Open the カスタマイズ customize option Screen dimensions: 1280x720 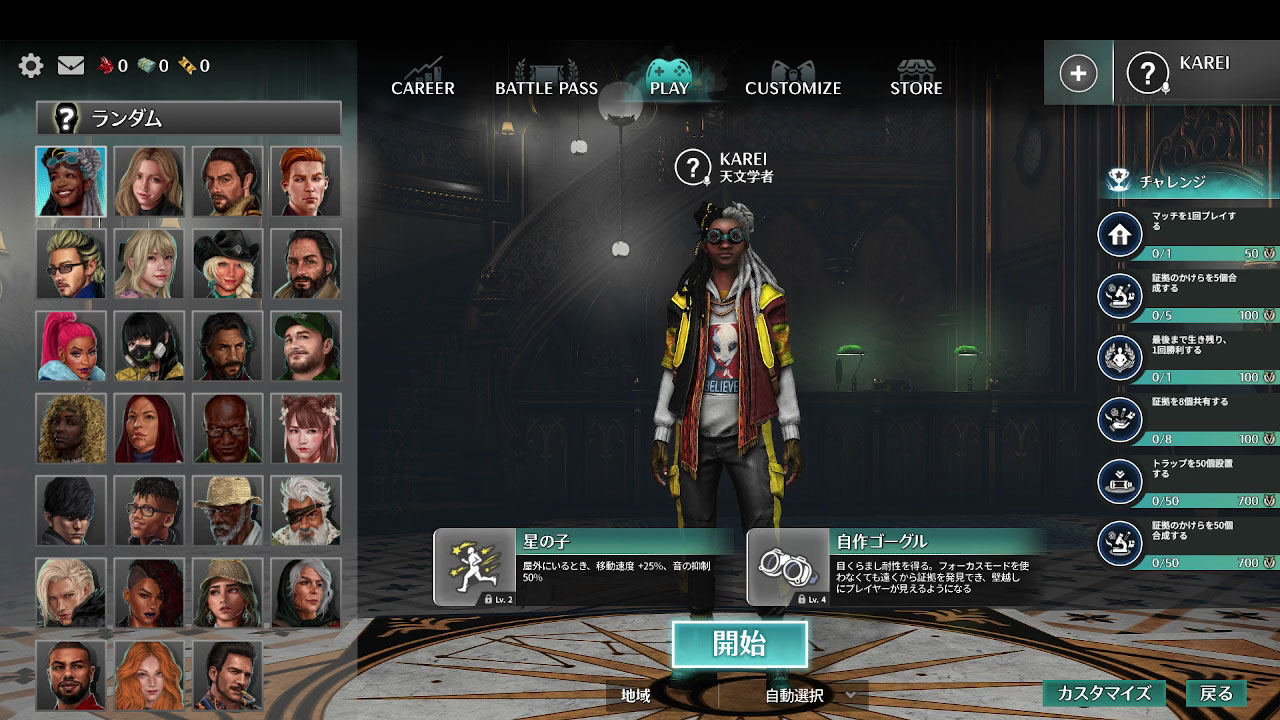(1103, 693)
